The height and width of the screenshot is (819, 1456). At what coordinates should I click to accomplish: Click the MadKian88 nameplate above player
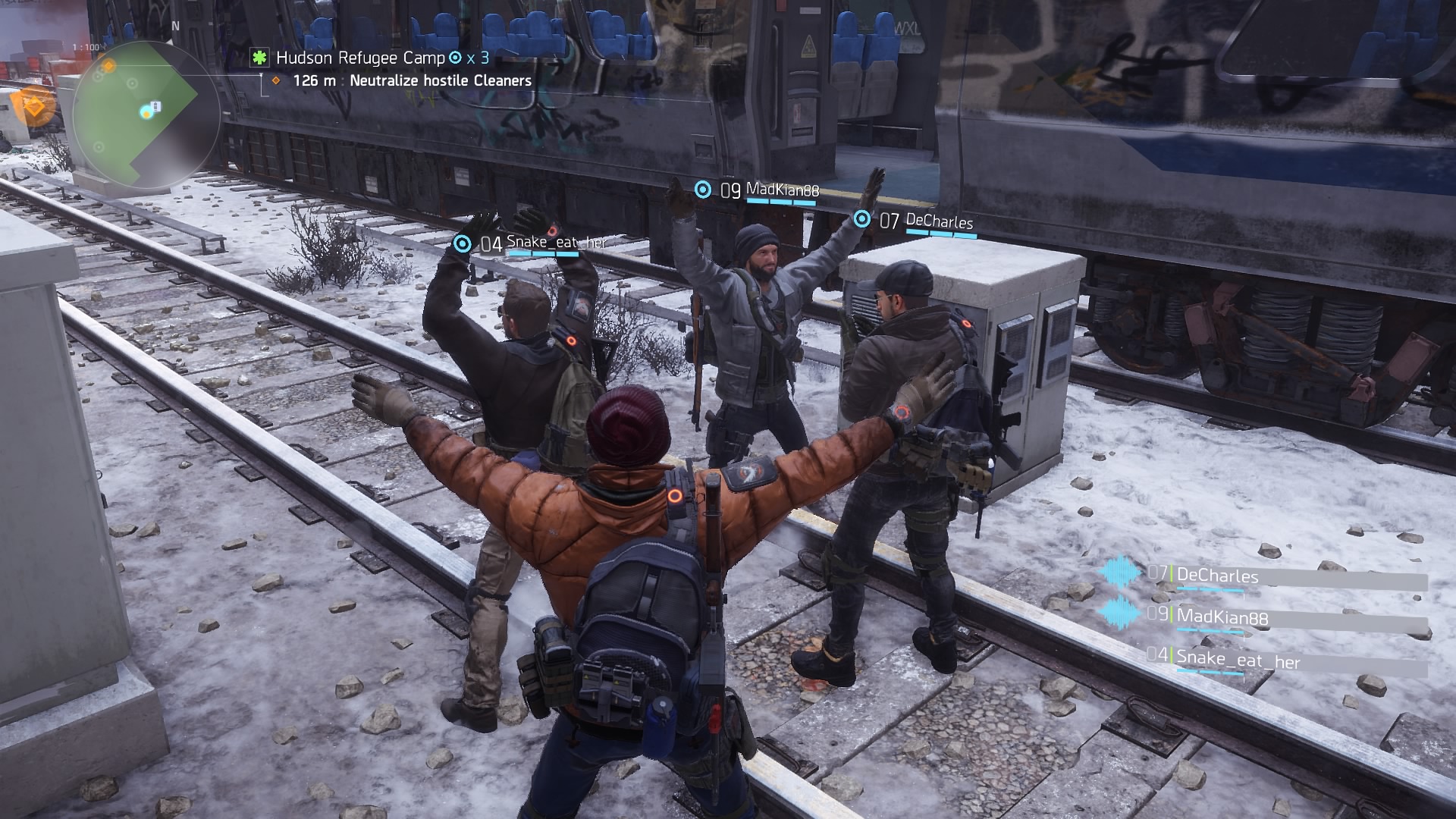click(x=782, y=190)
